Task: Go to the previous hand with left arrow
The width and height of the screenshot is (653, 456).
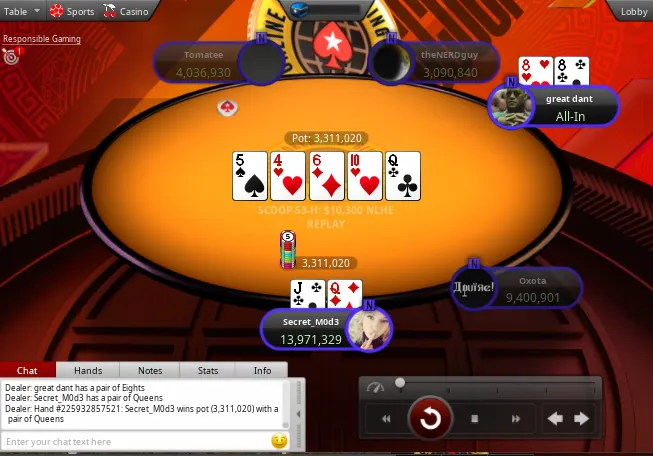Action: coord(555,419)
